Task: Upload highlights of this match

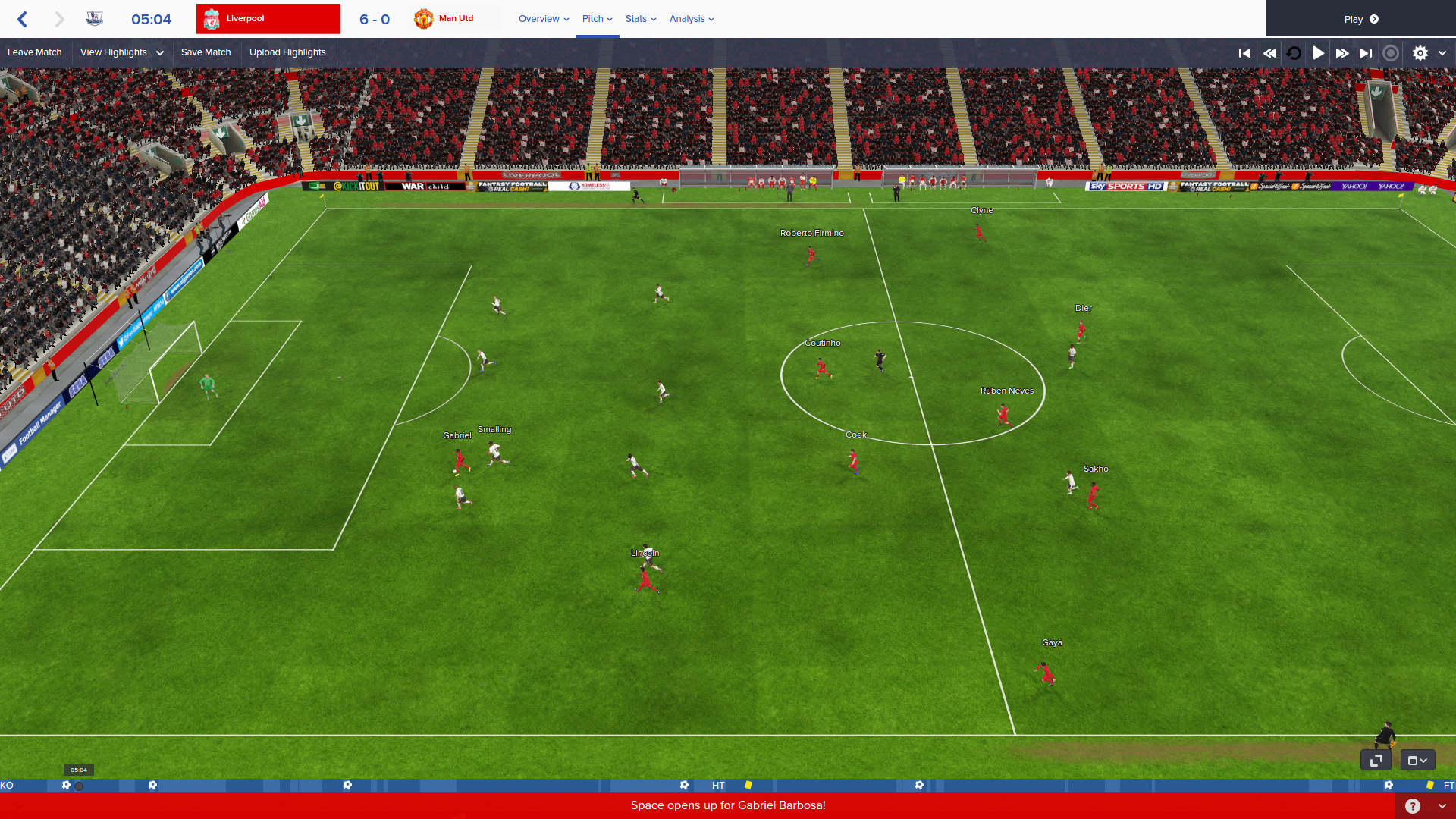Action: (x=287, y=52)
